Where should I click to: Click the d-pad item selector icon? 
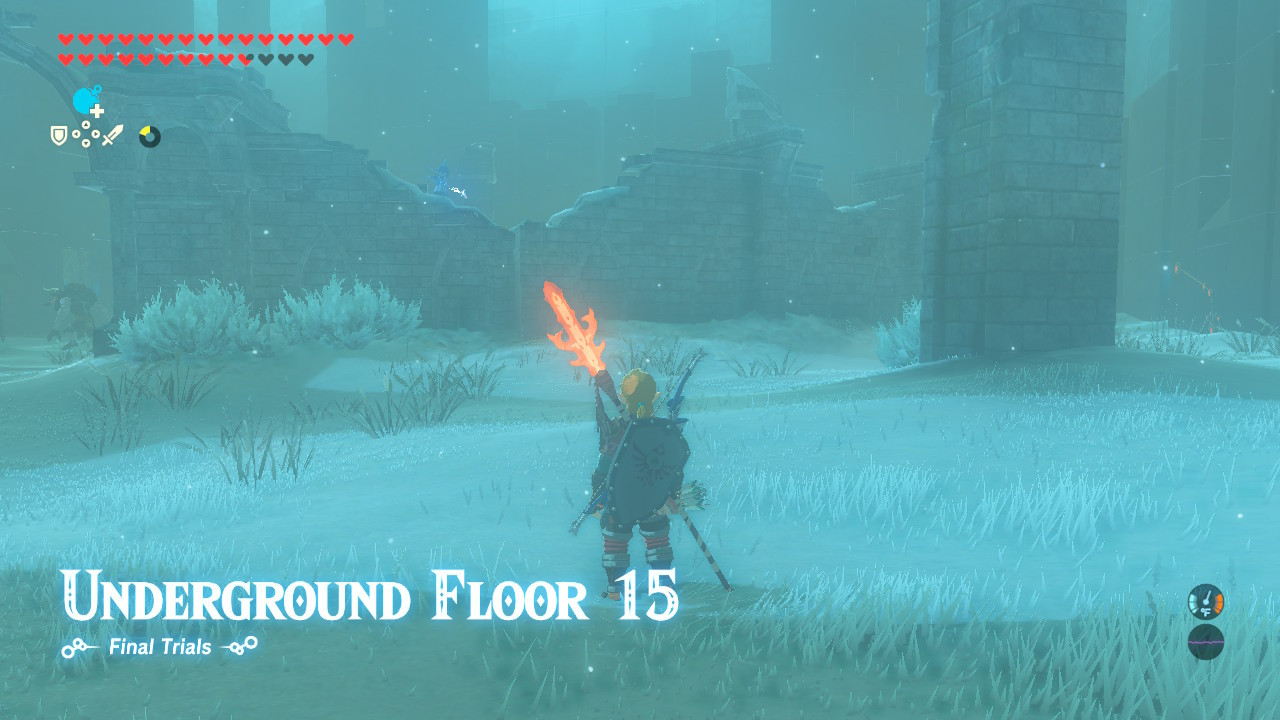(86, 132)
